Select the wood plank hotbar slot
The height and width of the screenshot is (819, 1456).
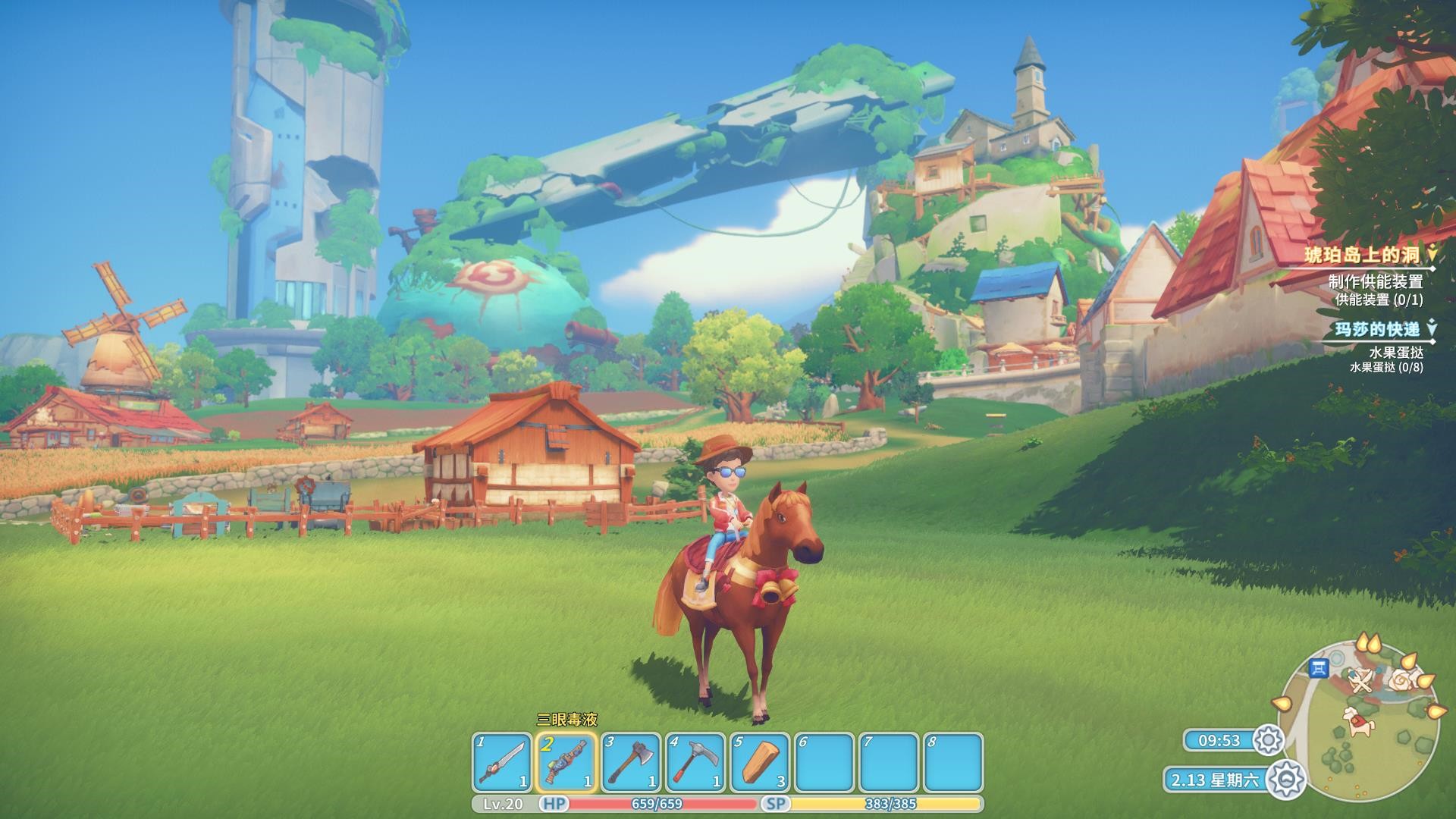pos(760,762)
